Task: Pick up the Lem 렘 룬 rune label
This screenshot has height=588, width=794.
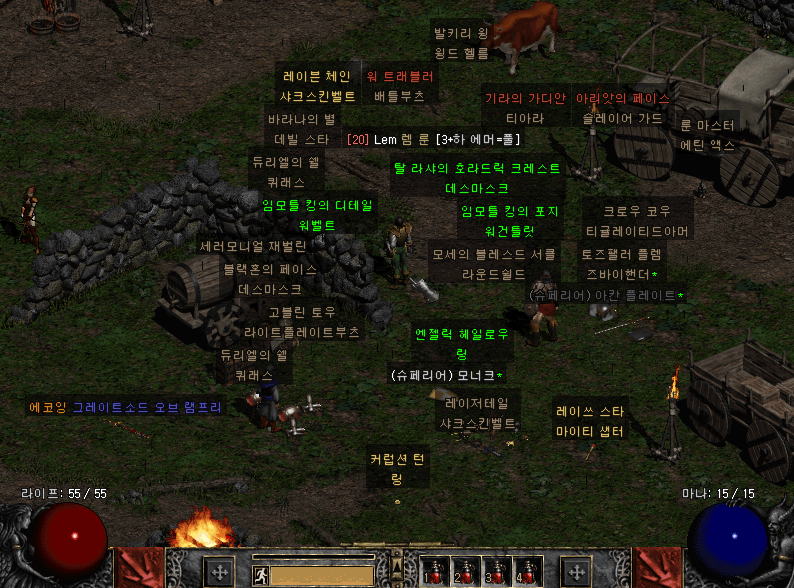Action: (433, 139)
